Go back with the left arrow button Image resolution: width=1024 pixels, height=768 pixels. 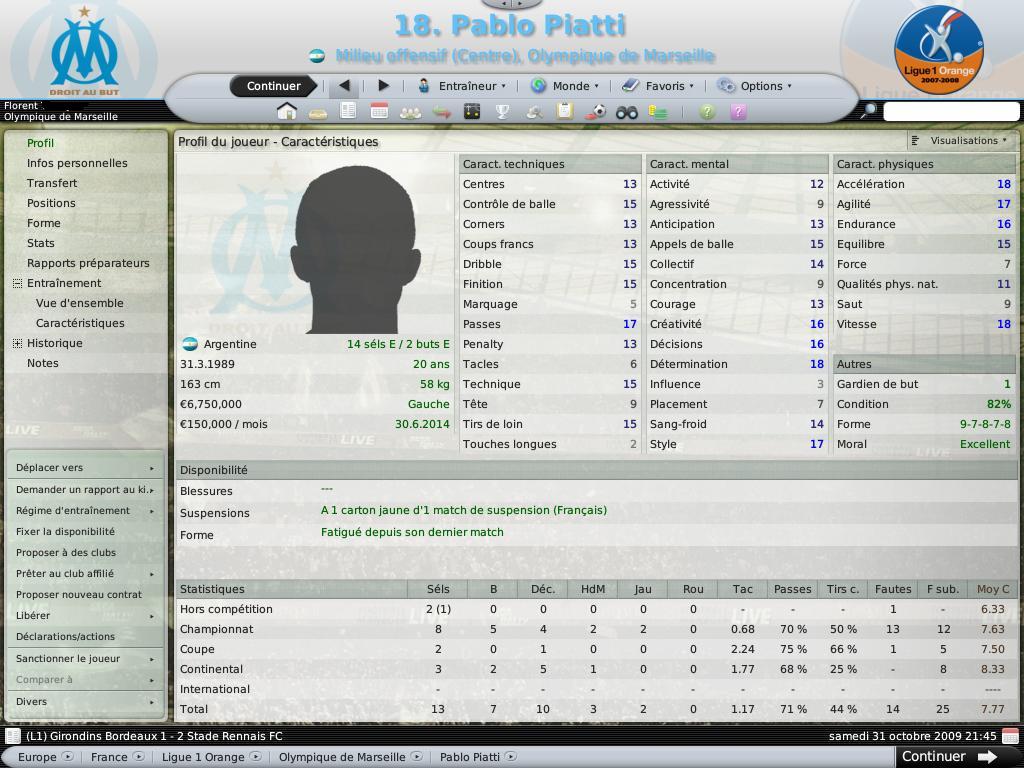click(345, 86)
